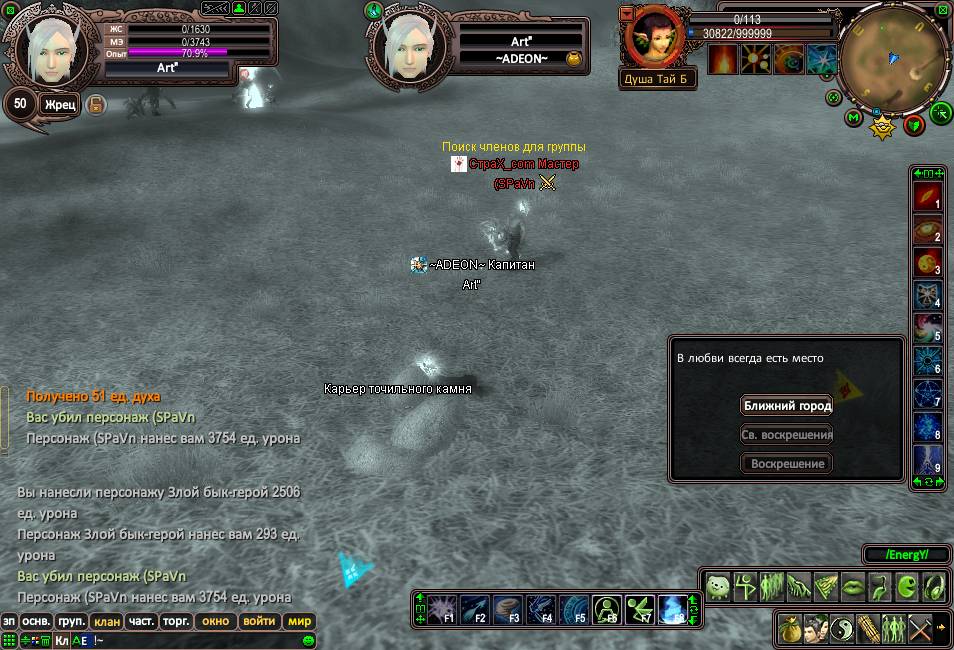Screen dimensions: 954x650
Task: Activate the F8 blue flame skill
Action: pyautogui.click(x=673, y=607)
